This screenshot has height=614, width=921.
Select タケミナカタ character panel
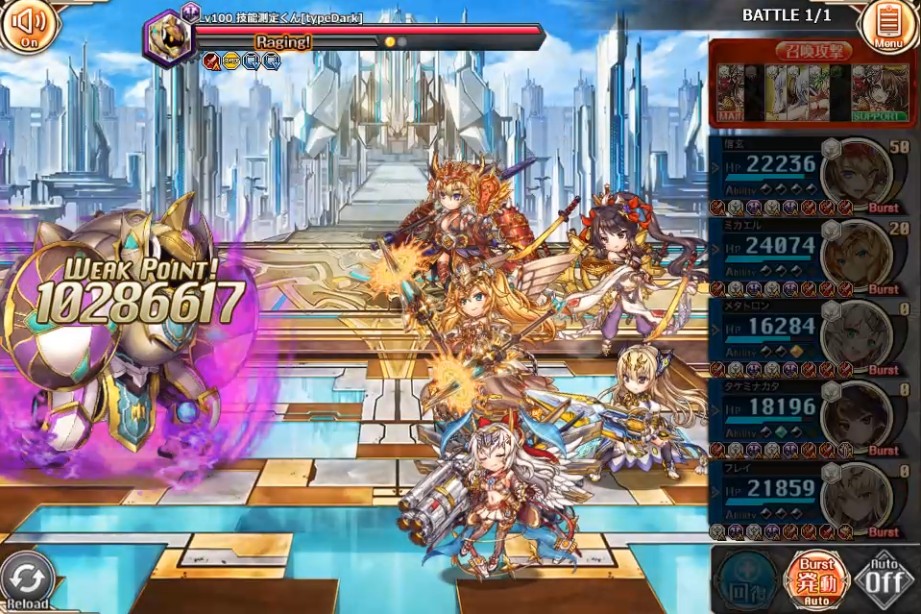point(810,417)
